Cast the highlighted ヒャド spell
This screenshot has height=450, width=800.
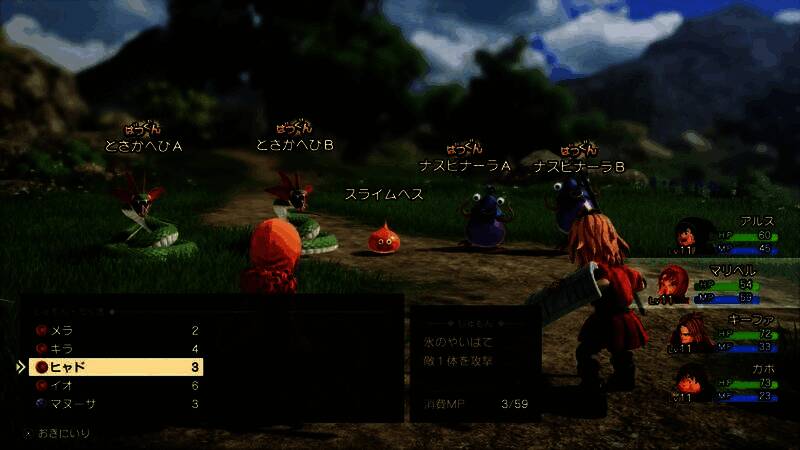[x=115, y=367]
